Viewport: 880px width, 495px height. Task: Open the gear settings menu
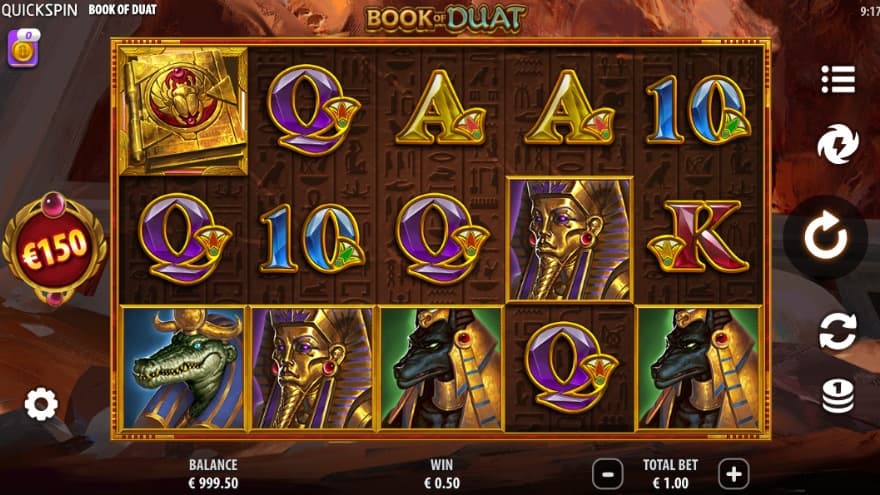click(41, 404)
